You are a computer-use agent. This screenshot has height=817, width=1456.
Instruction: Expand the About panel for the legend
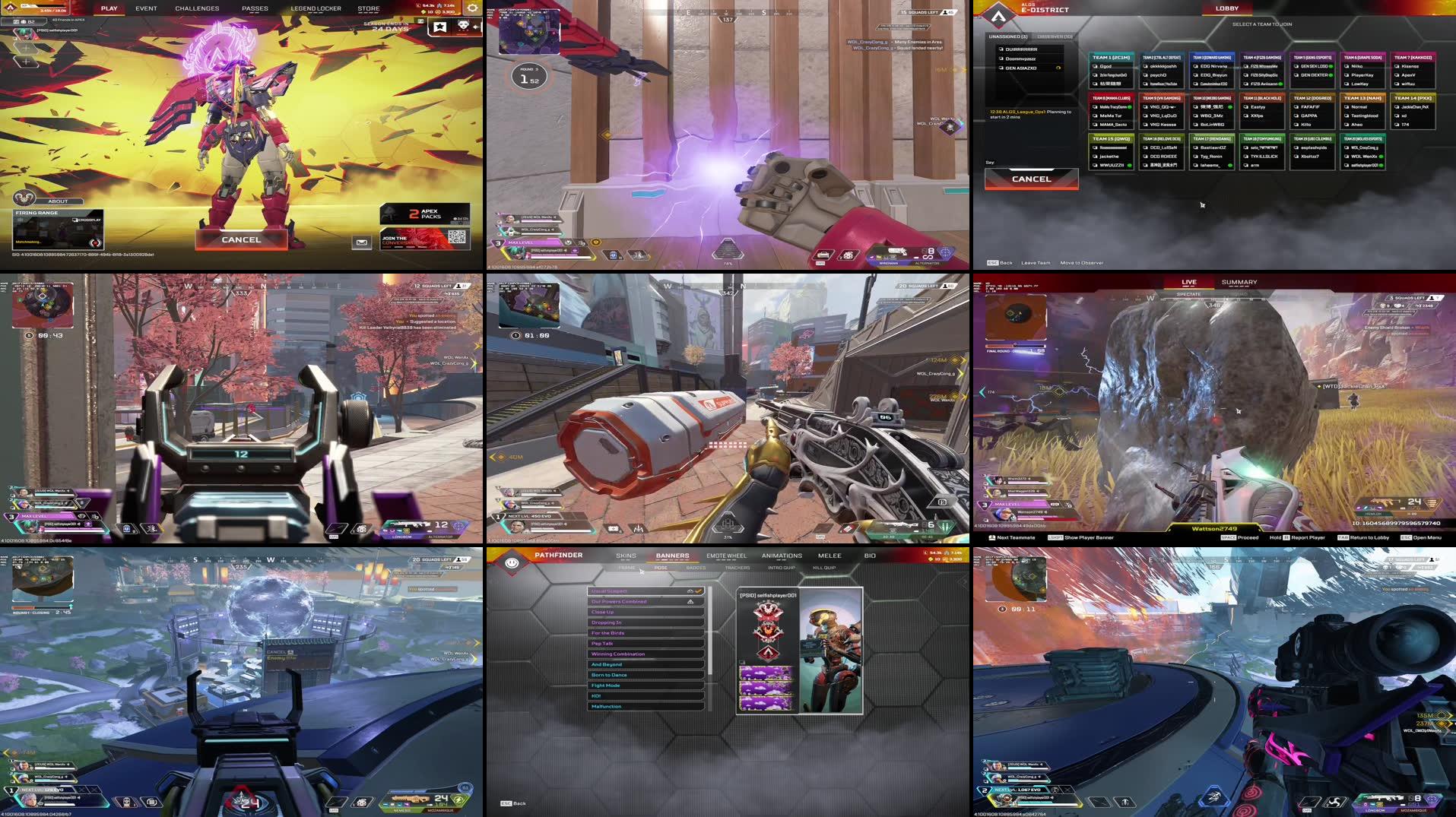(x=57, y=201)
